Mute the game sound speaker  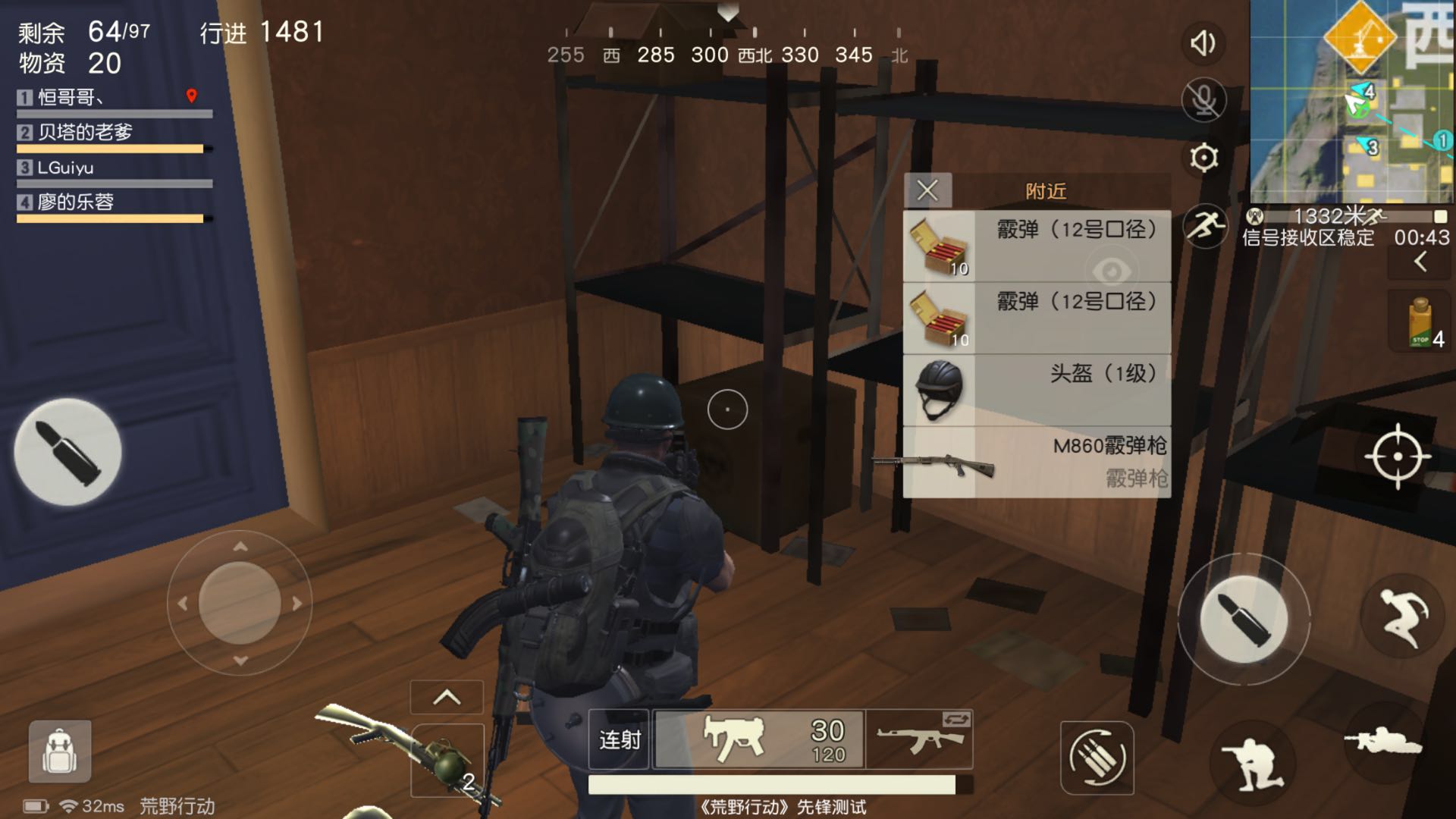pos(1203,43)
